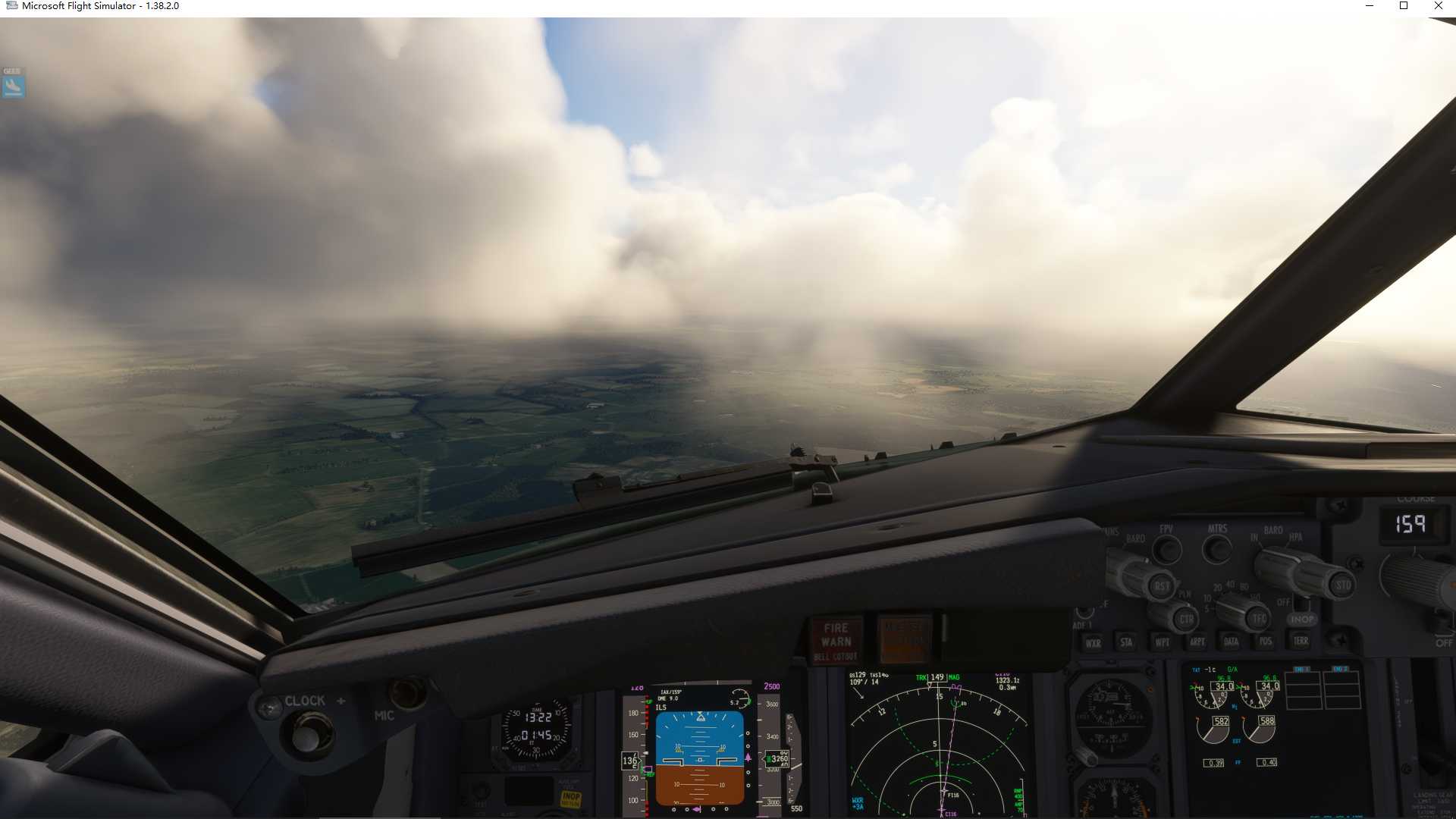
Task: Toggle the MTRS meters button
Action: click(1217, 548)
